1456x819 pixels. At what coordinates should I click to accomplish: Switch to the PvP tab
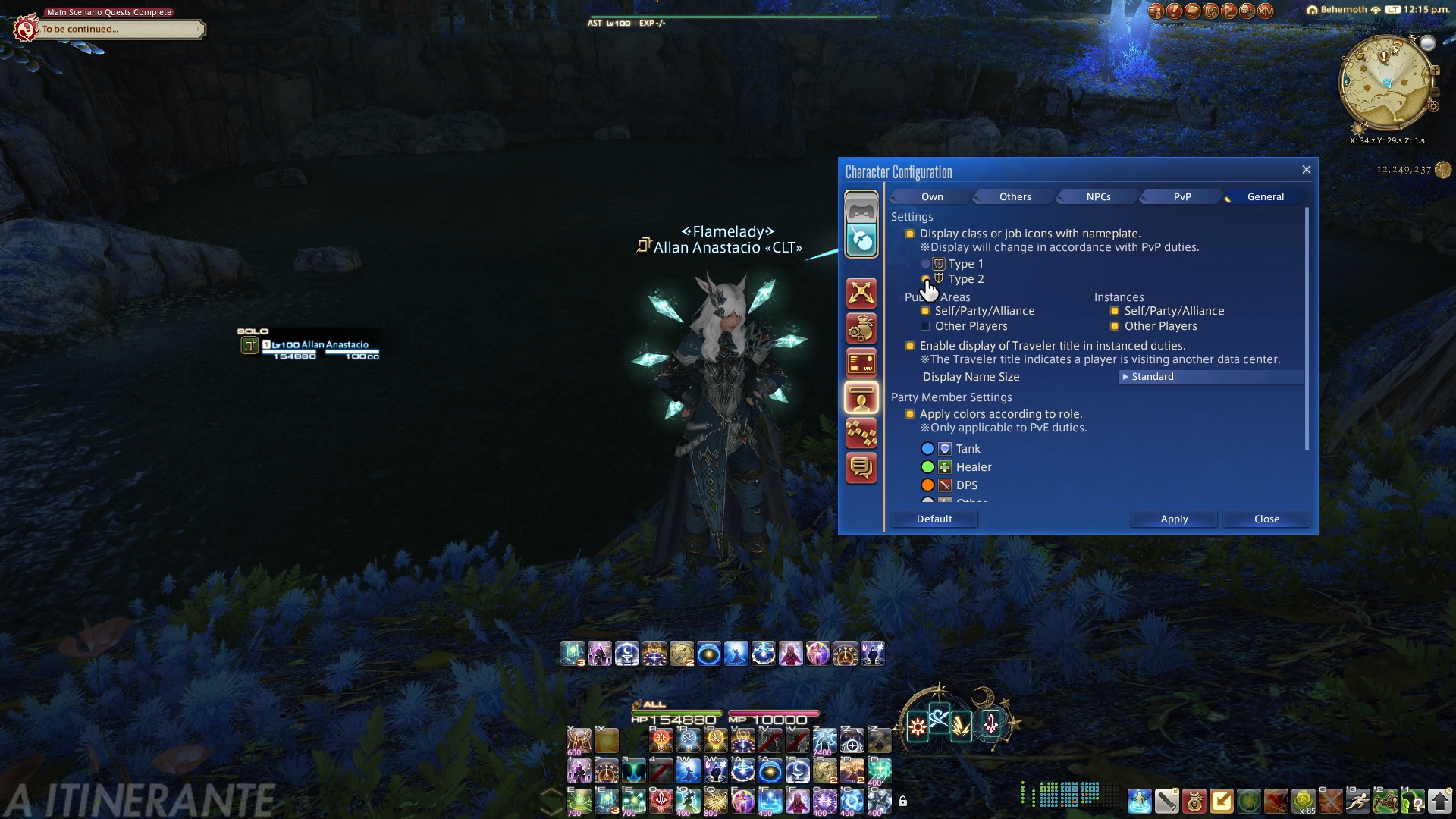pos(1182,196)
